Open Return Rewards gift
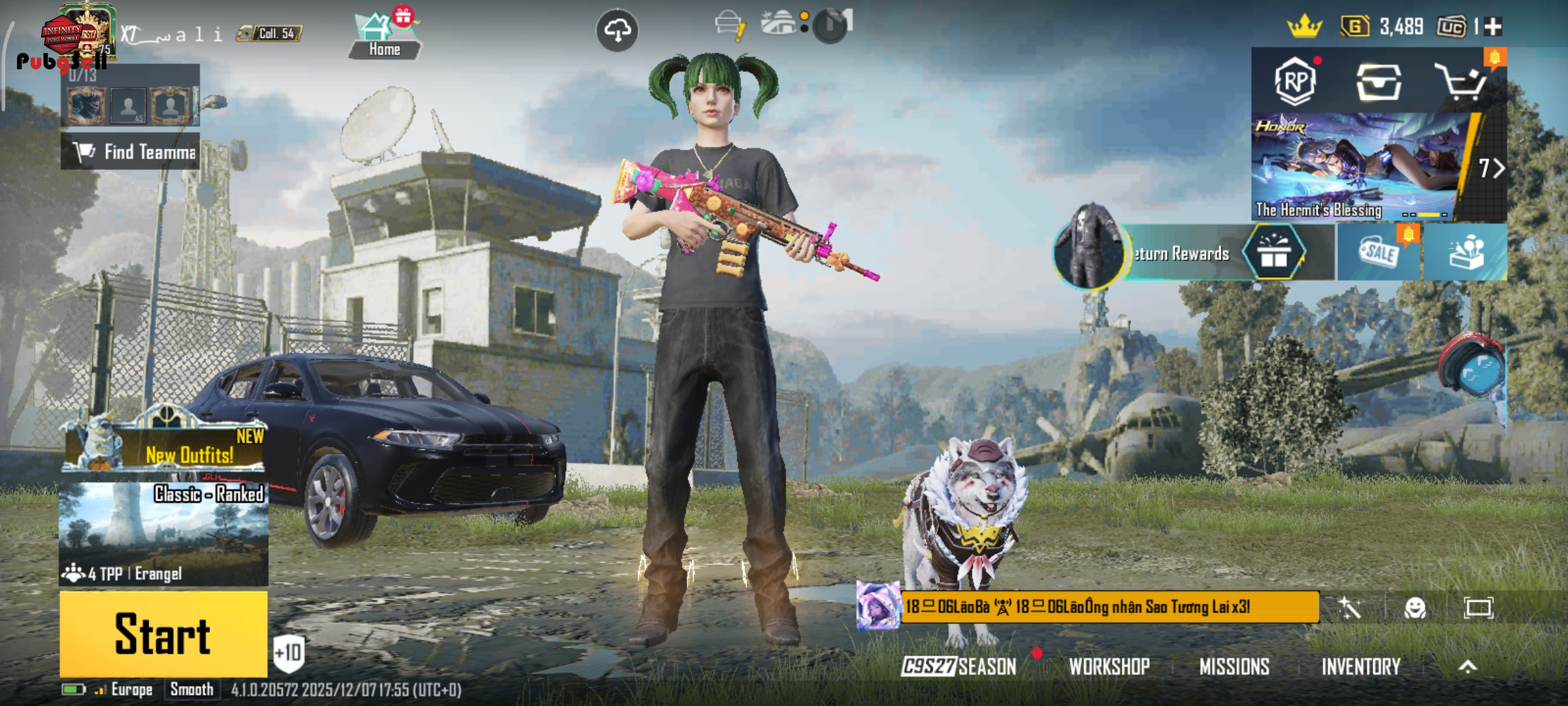This screenshot has height=706, width=1568. pos(1273,253)
